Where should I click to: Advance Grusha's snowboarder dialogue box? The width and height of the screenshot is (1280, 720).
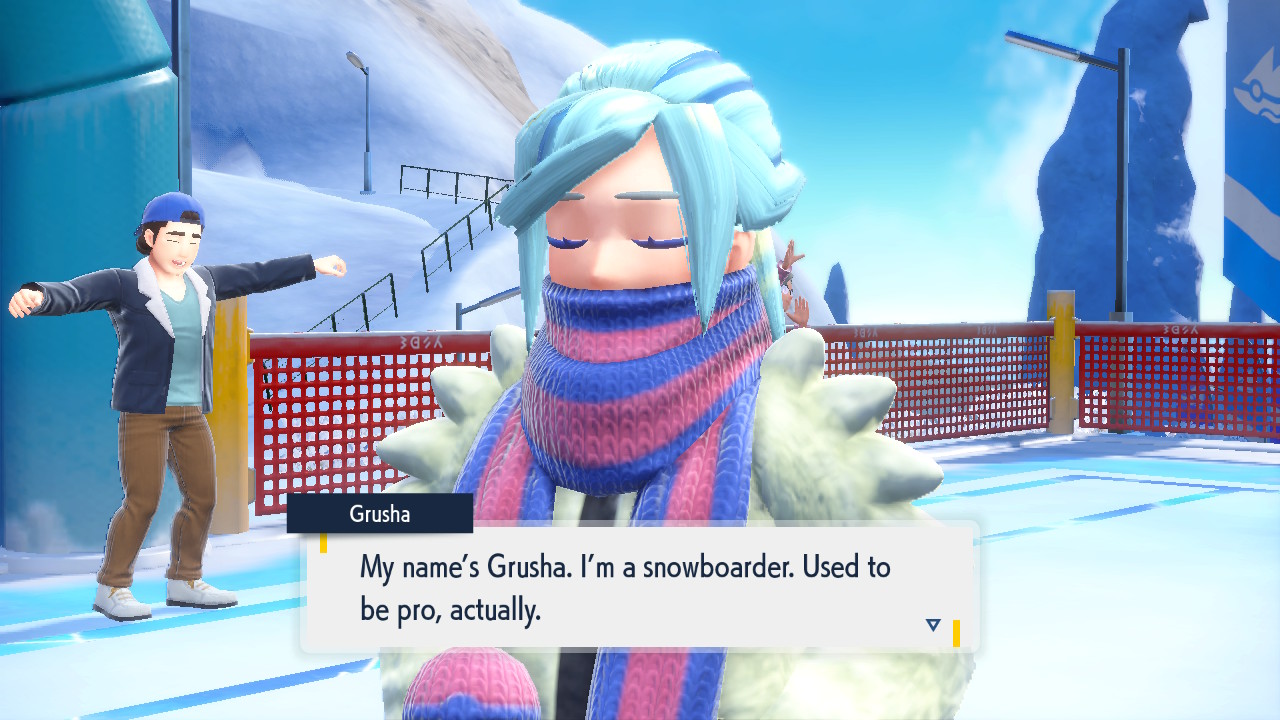click(638, 587)
